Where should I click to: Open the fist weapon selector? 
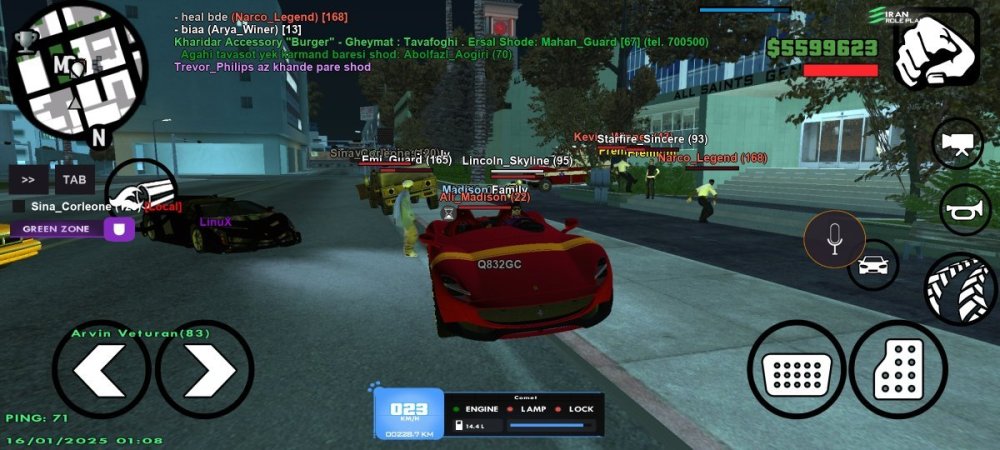tap(935, 50)
